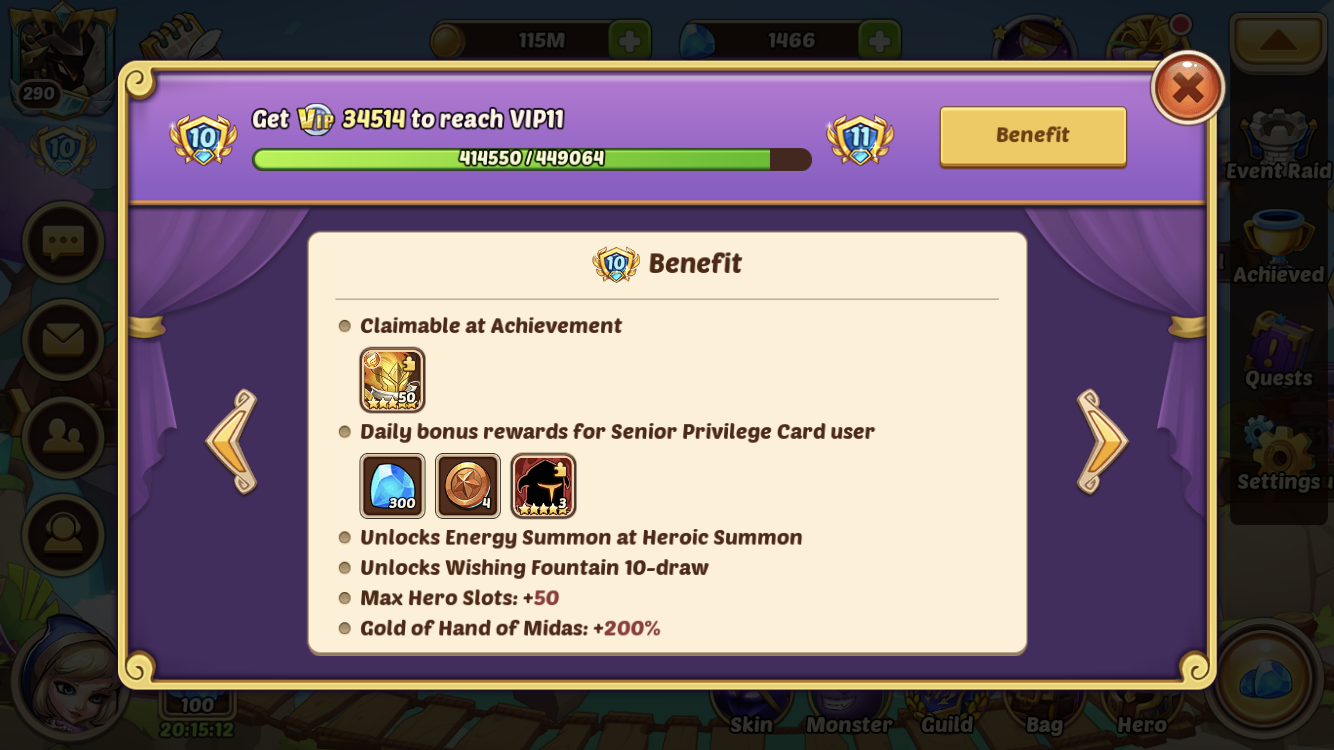Add gems with the plus button
Image resolution: width=1334 pixels, height=750 pixels.
pyautogui.click(x=878, y=40)
